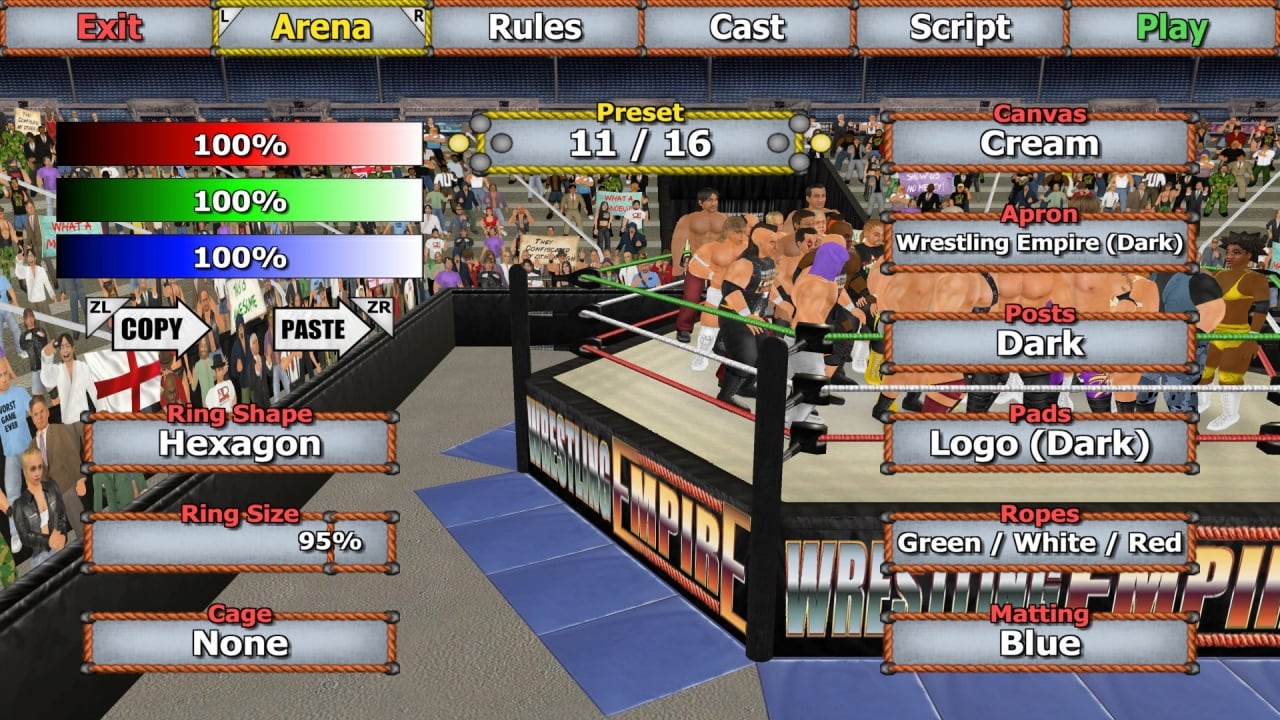Pick a different Matting color
Image resolution: width=1280 pixels, height=720 pixels.
point(1039,643)
